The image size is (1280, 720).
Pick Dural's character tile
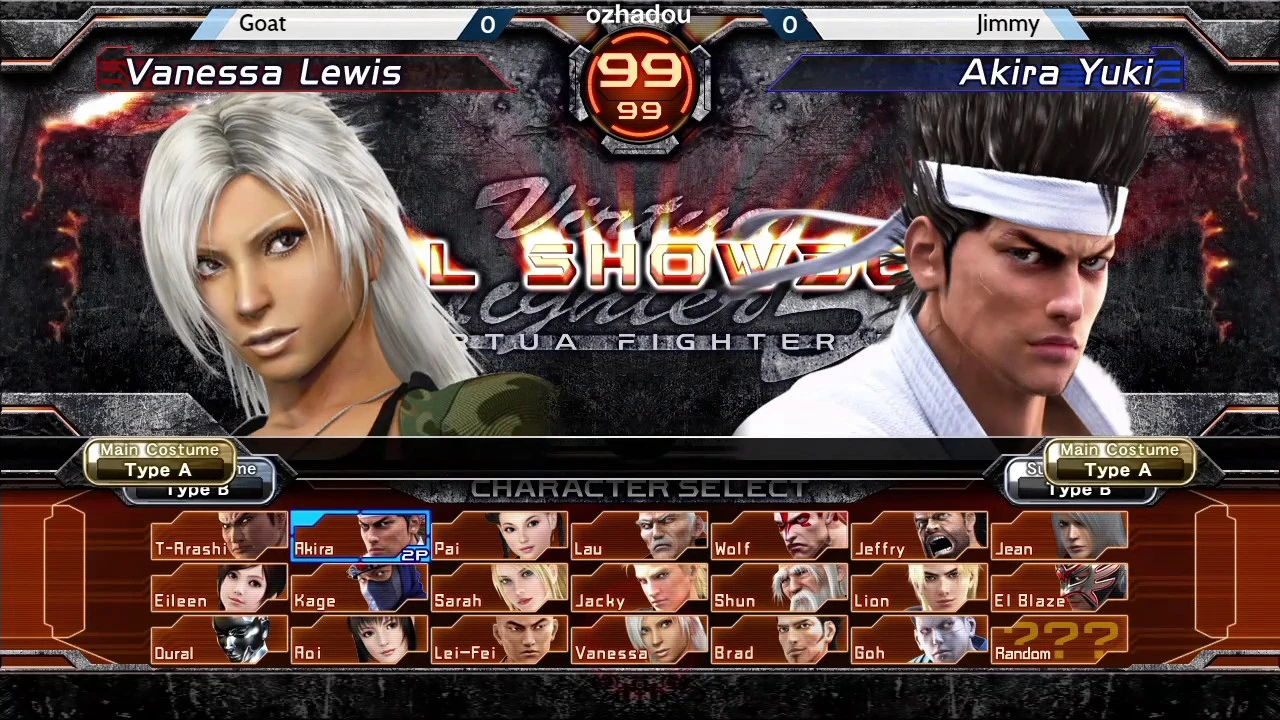tap(218, 645)
